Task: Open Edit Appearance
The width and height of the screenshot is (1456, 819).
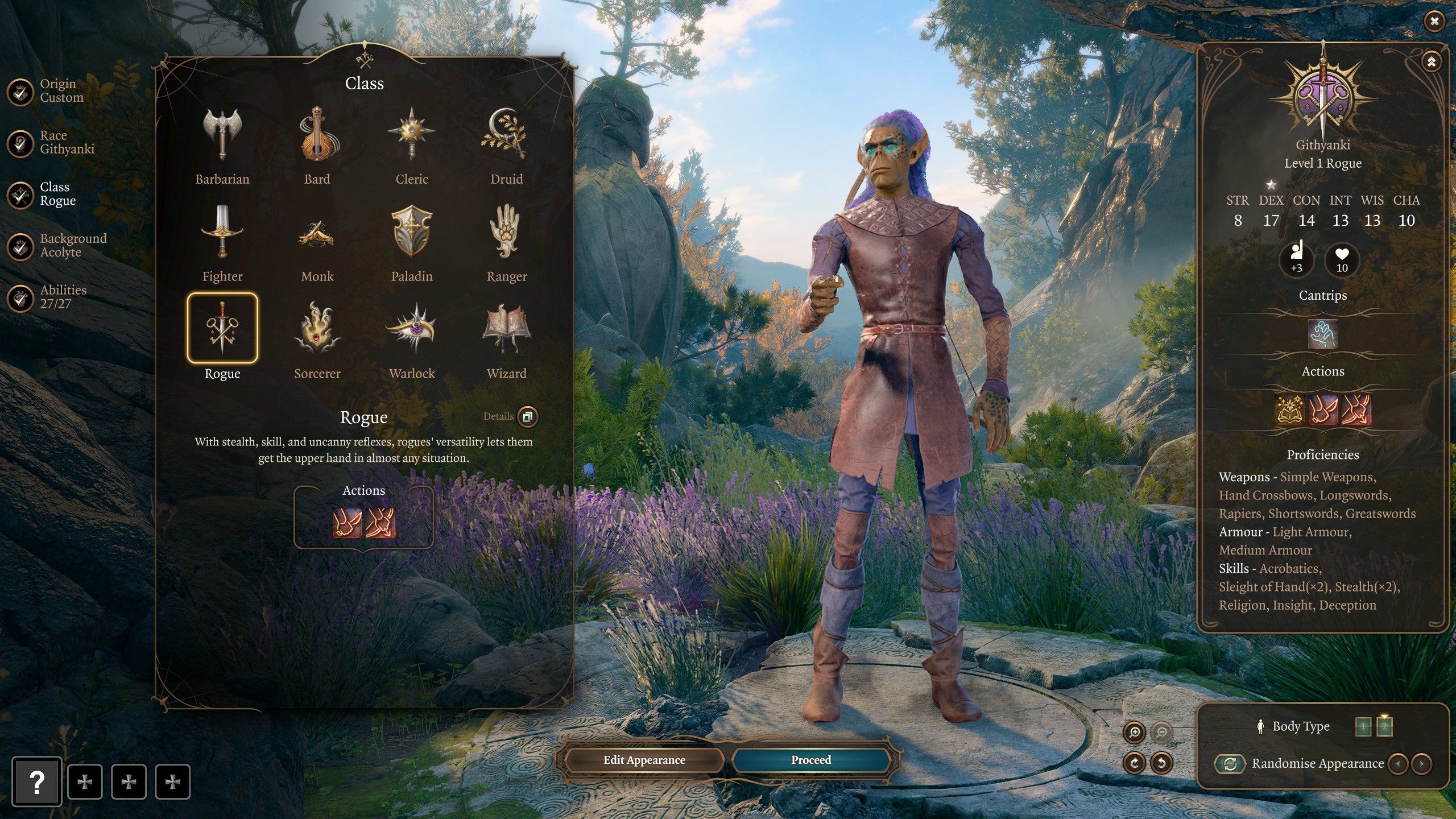Action: coord(644,760)
